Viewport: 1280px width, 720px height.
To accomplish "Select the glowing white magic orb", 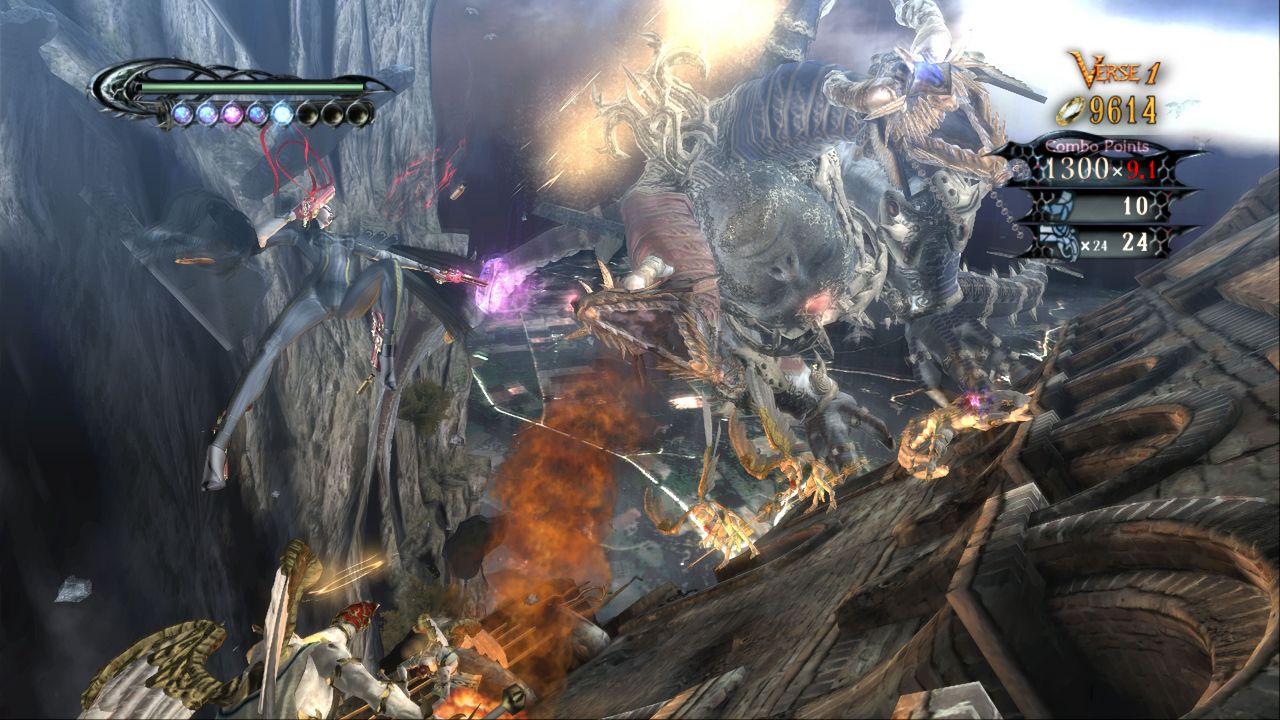I will tap(283, 113).
